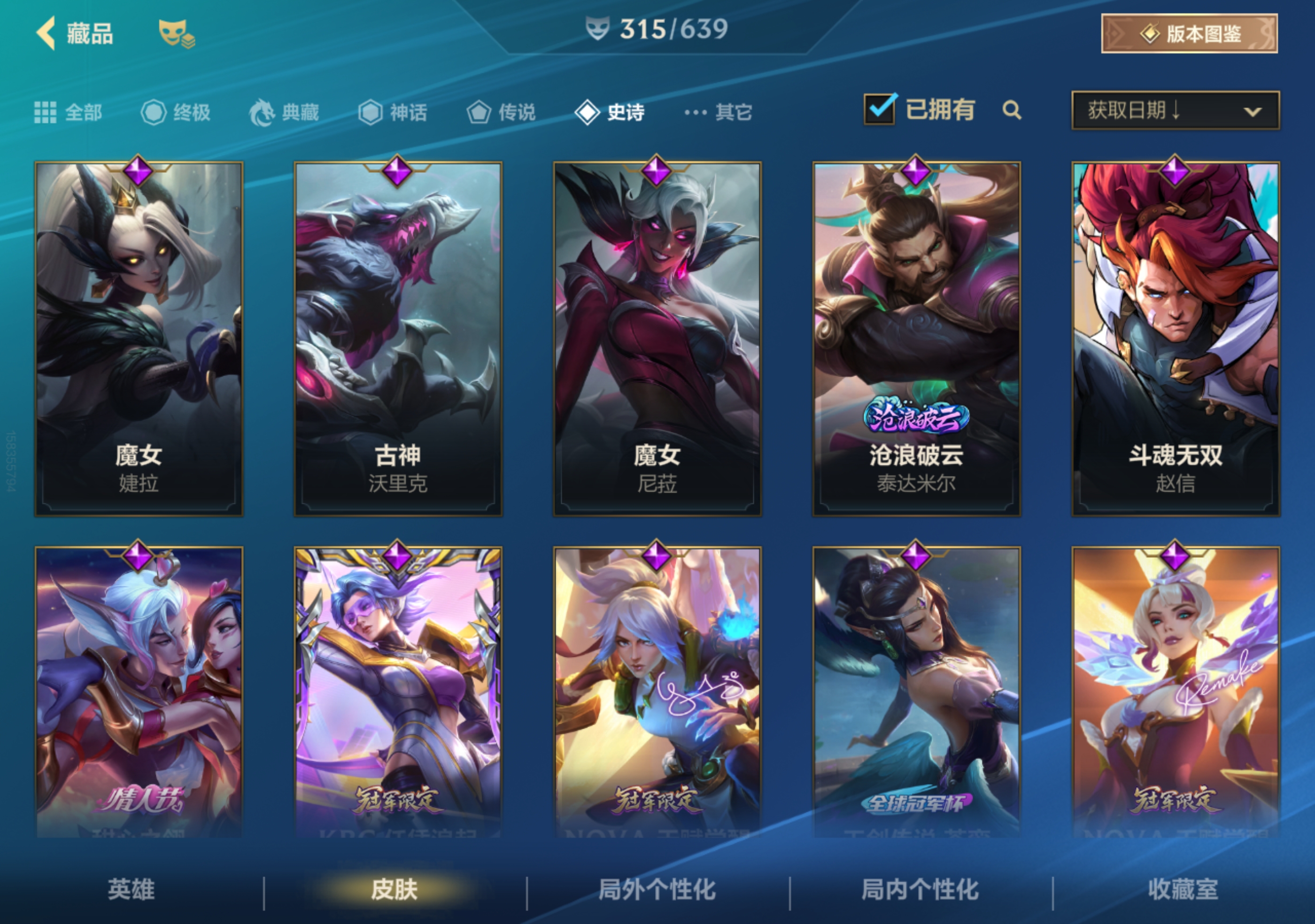Image resolution: width=1315 pixels, height=924 pixels.
Task: Go to the 局外个性化 tab
Action: 657,890
